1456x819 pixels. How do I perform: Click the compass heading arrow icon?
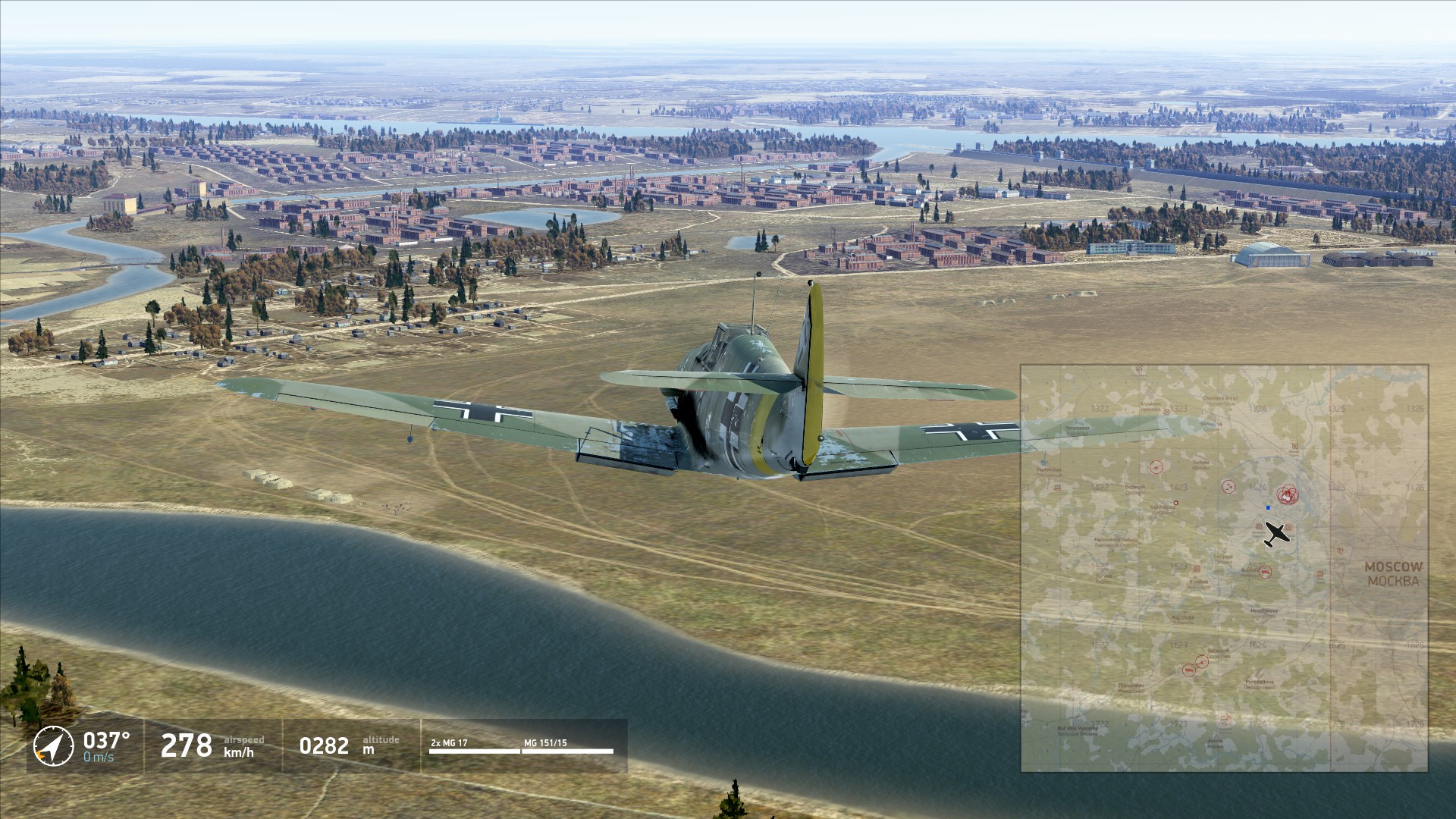[53, 746]
